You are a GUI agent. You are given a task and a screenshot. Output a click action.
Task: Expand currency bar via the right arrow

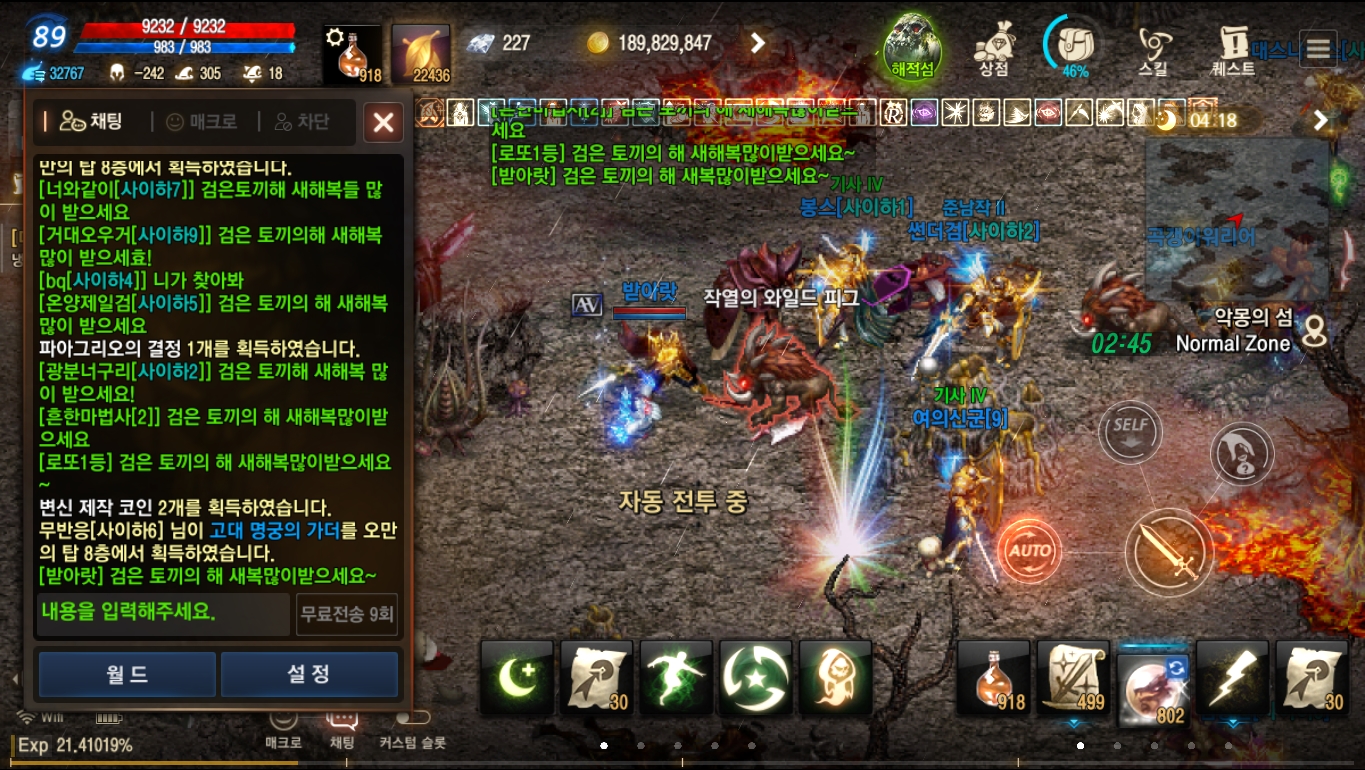pyautogui.click(x=757, y=43)
